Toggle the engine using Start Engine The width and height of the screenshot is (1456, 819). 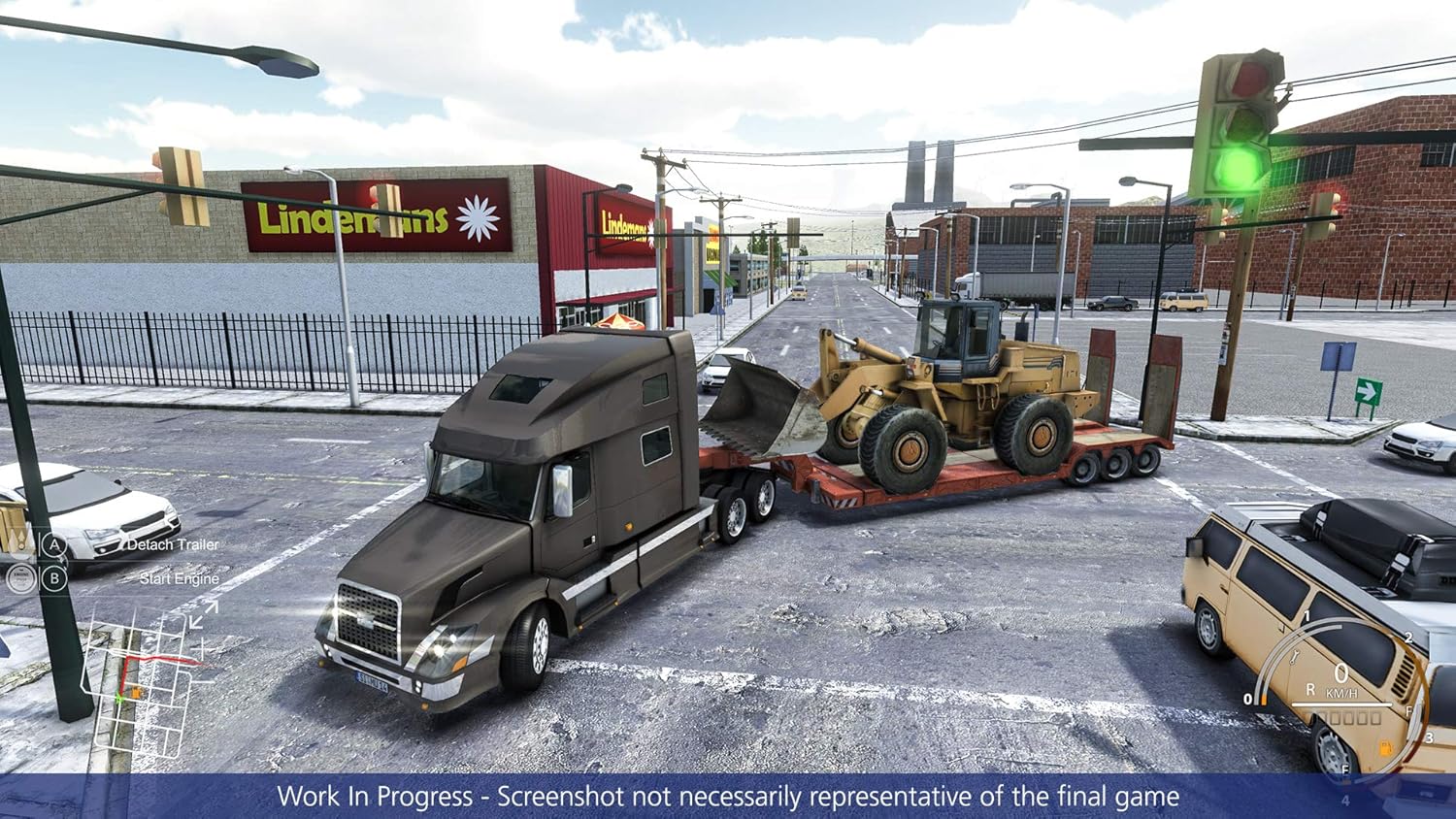pos(54,579)
